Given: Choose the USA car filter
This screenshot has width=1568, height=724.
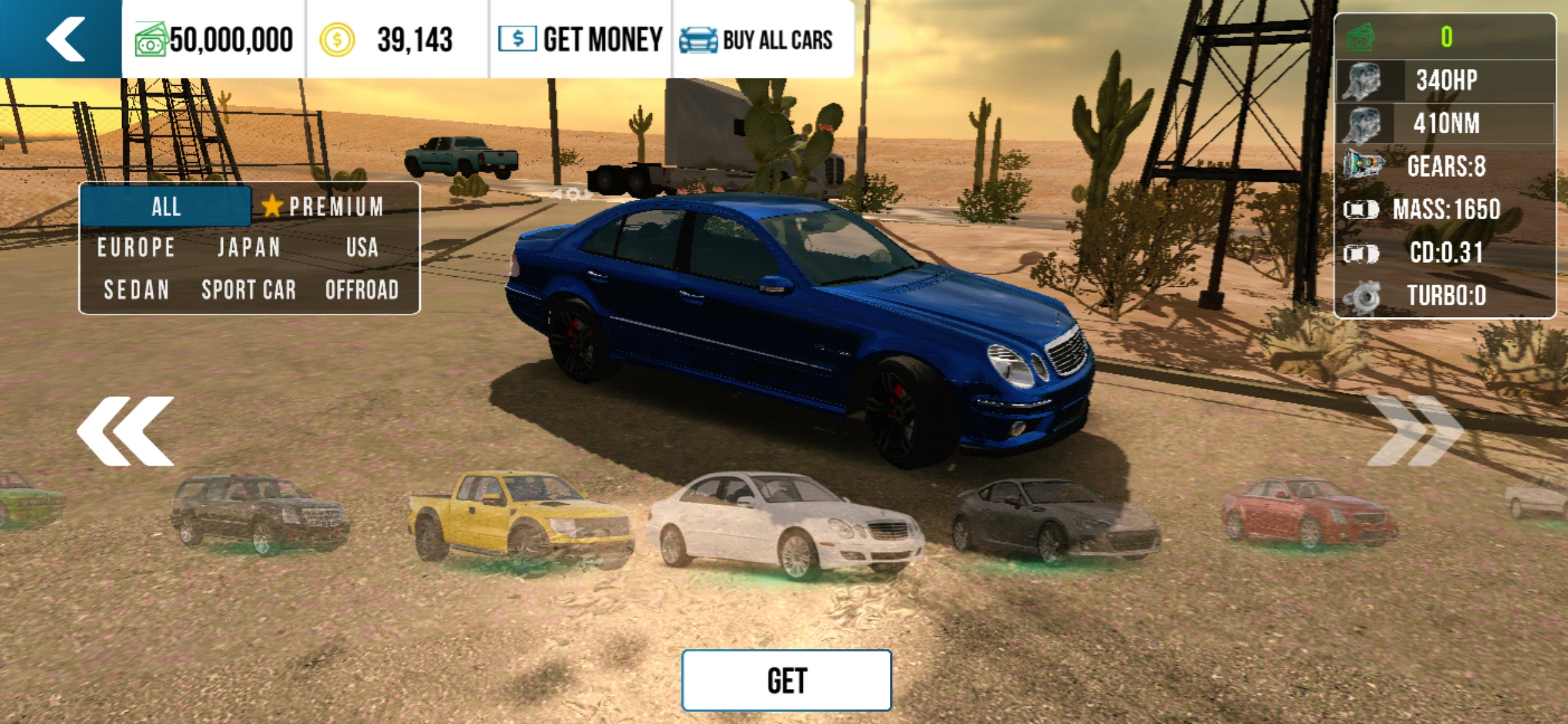Looking at the screenshot, I should click(x=362, y=247).
